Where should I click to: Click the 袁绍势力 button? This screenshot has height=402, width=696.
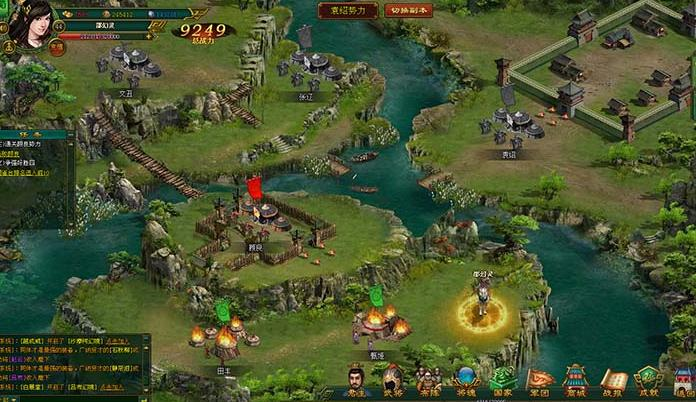[x=348, y=11]
